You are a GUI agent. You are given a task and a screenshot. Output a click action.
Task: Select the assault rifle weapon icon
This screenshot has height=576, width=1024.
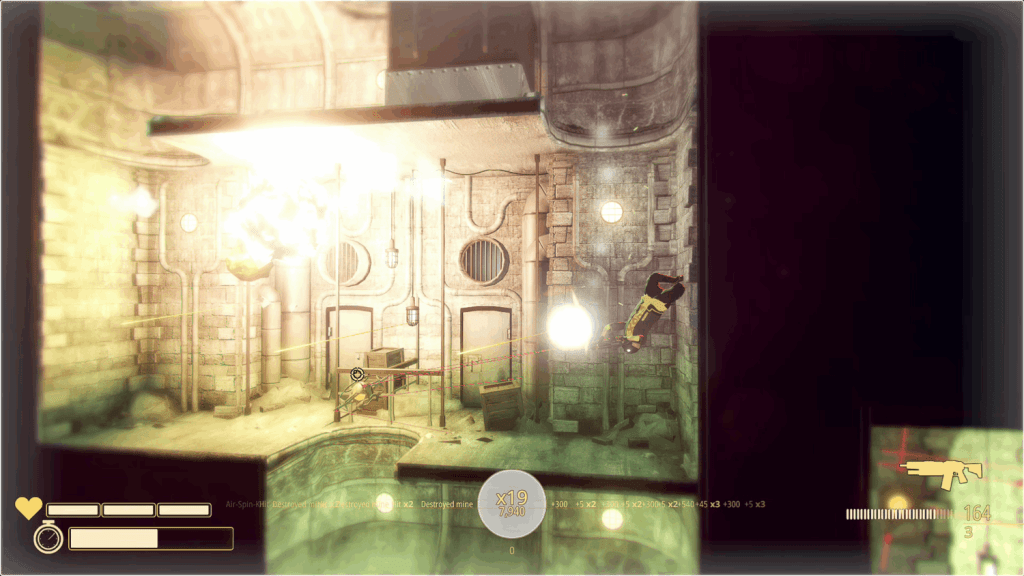click(x=941, y=474)
